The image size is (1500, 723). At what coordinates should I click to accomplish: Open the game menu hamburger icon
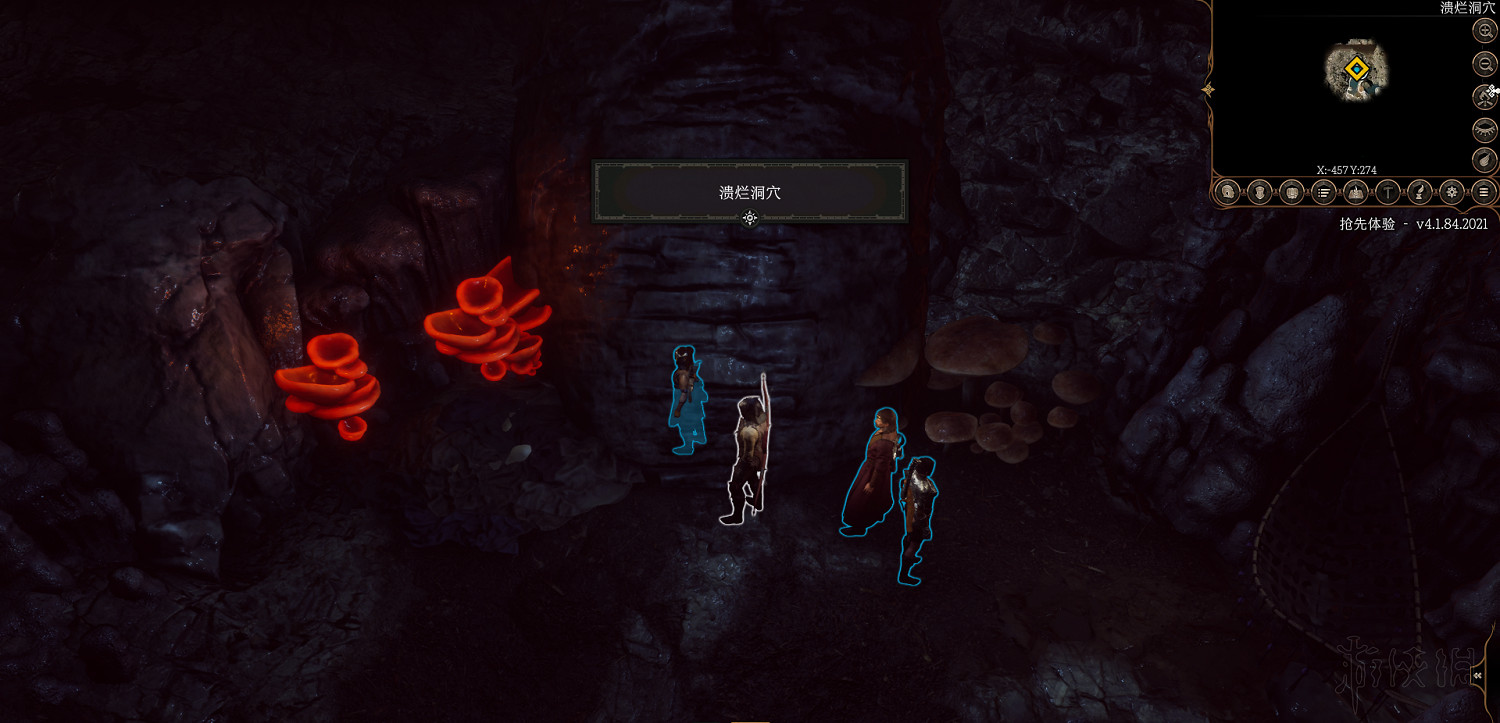click(x=1483, y=191)
